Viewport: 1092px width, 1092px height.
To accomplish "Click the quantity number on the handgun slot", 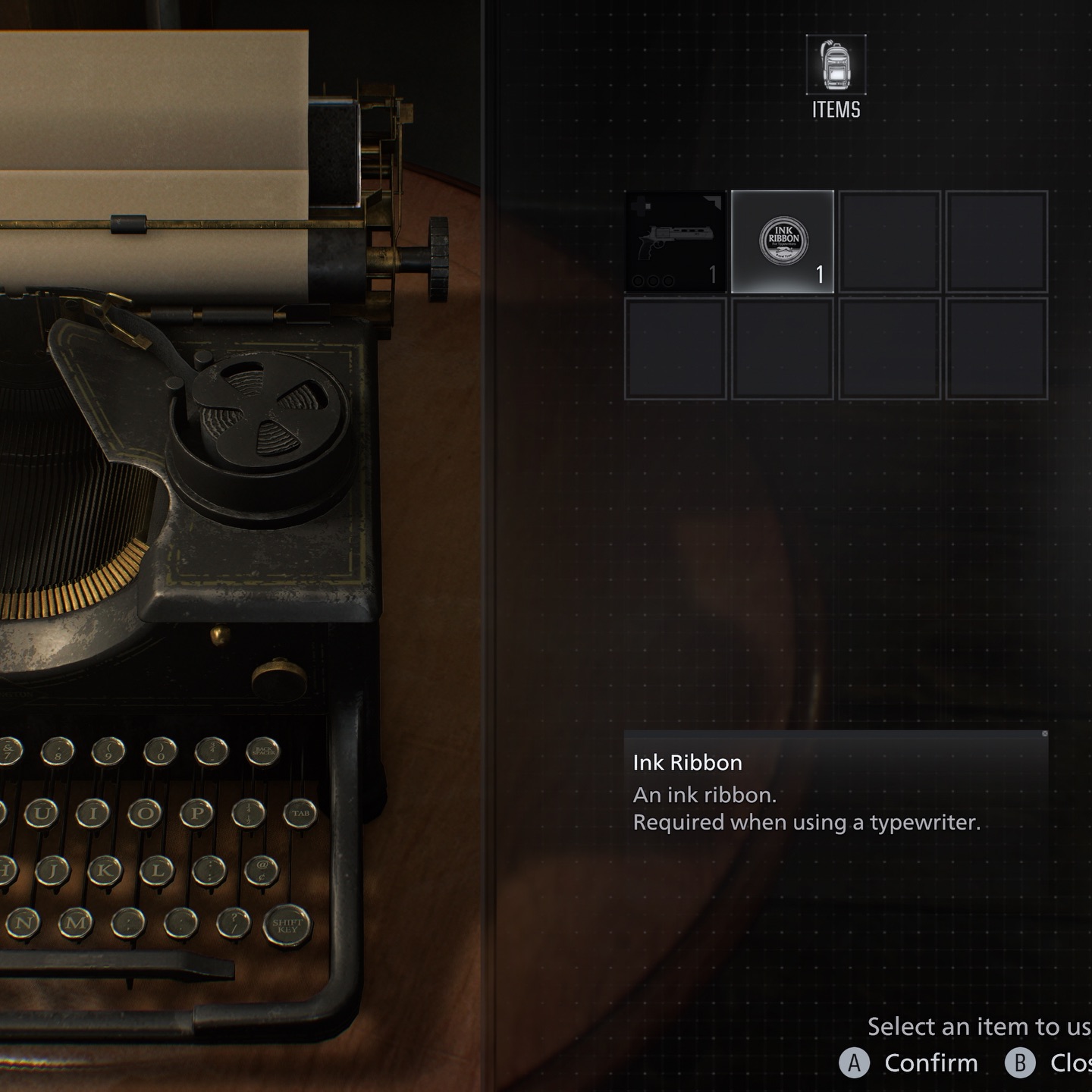I will [x=713, y=275].
